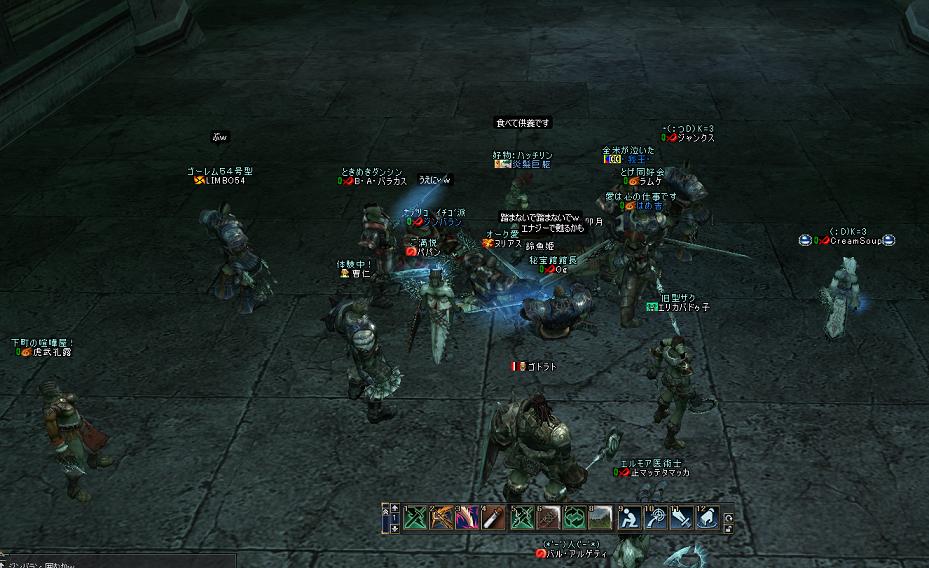This screenshot has width=929, height=568.
Task: Activate the sword attack action in slot 11
Action: 680,518
